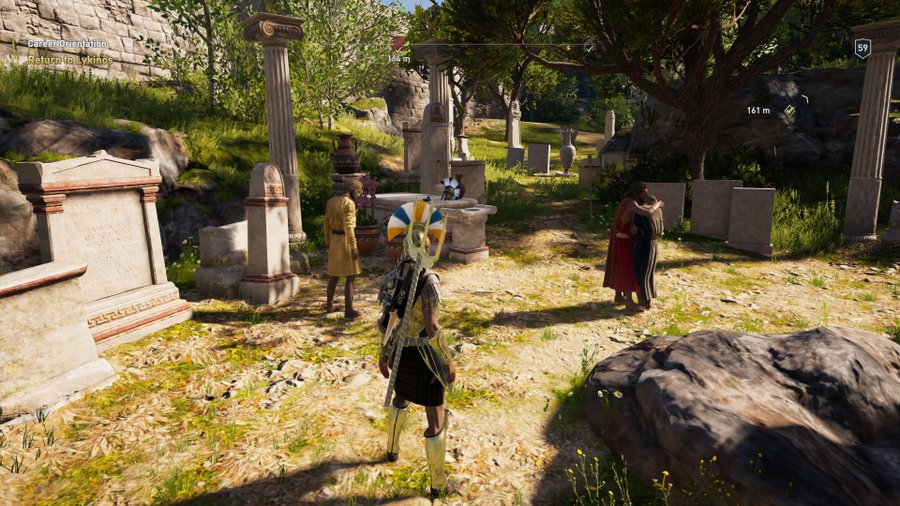Select the yellow quest marker at 161 m
The height and width of the screenshot is (506, 900).
click(789, 110)
